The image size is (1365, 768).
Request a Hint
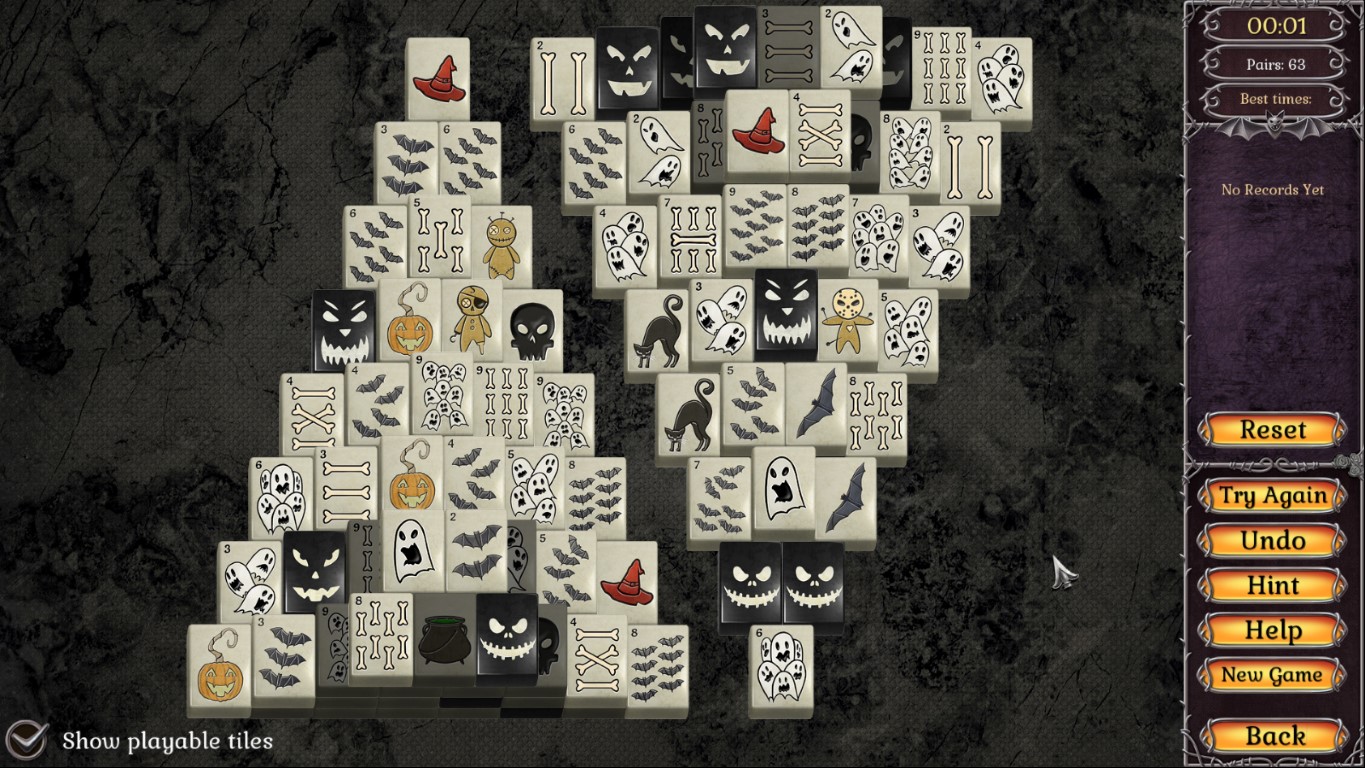coord(1271,585)
